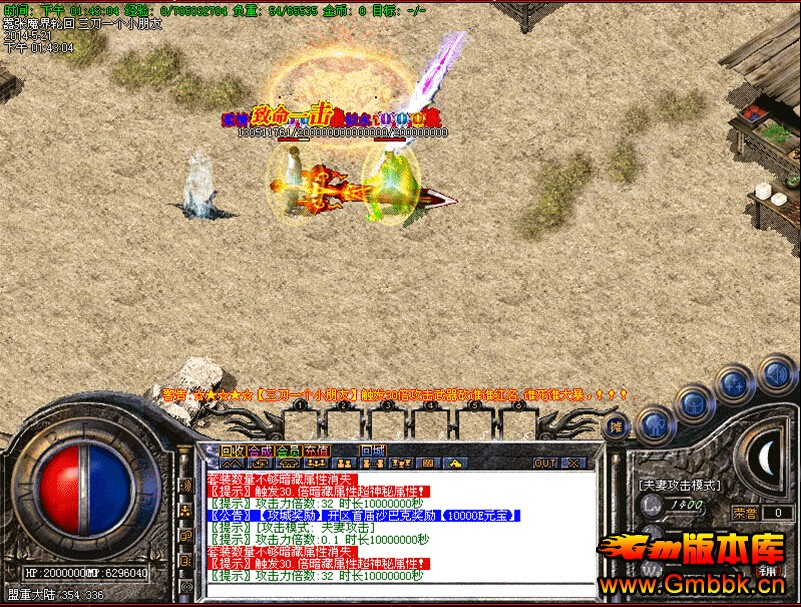Click inside the chat message log

(400, 527)
